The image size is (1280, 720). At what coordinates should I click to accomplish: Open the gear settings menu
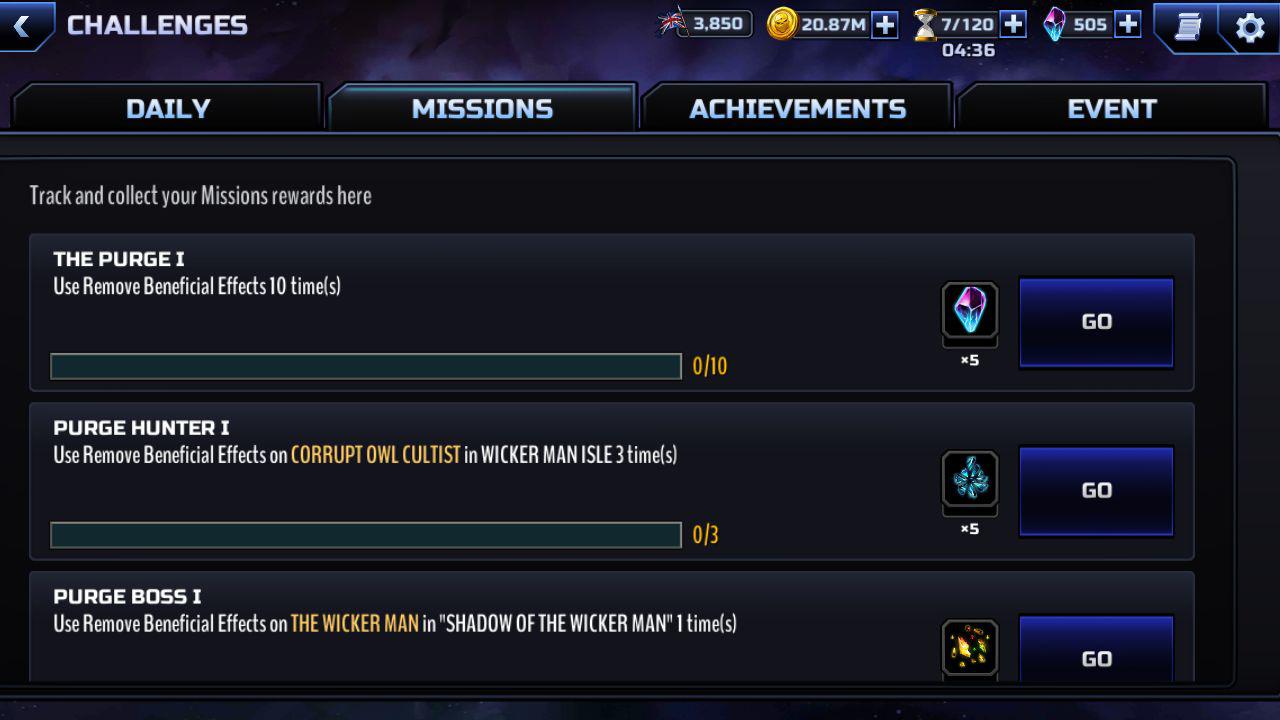pos(1250,27)
